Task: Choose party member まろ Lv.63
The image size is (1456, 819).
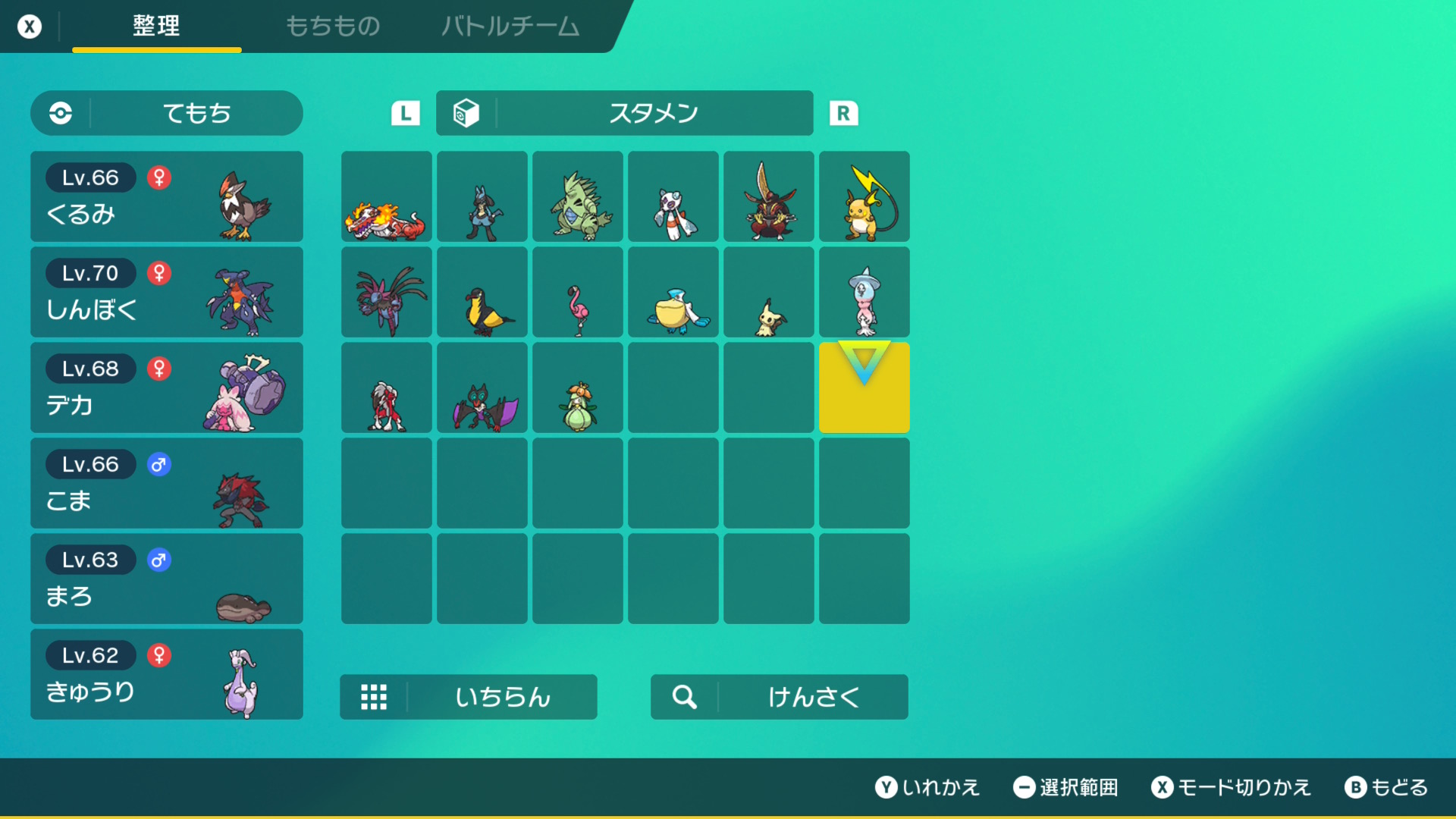Action: pos(167,579)
